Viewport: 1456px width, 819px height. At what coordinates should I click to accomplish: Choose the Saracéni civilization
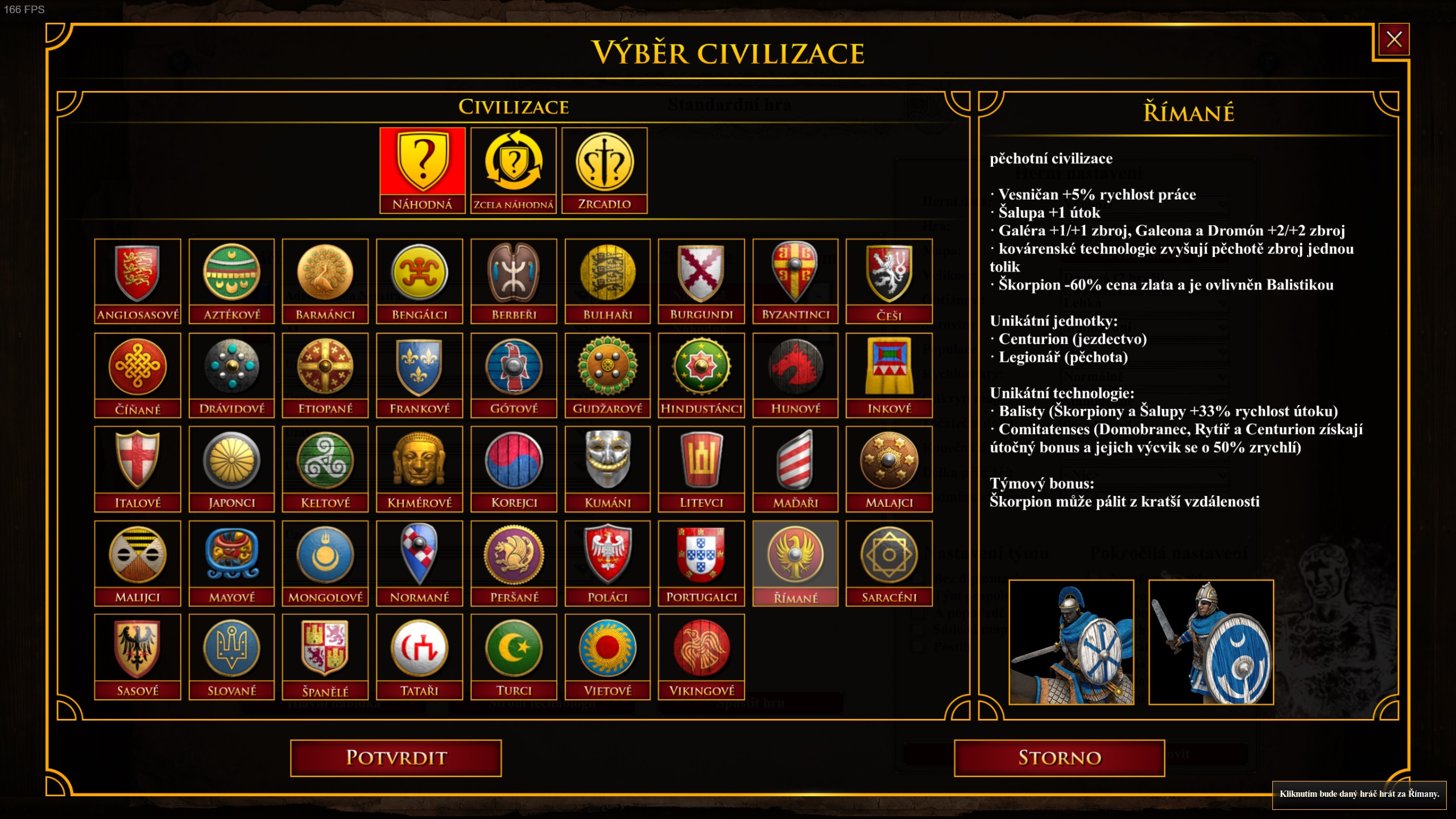click(x=889, y=563)
